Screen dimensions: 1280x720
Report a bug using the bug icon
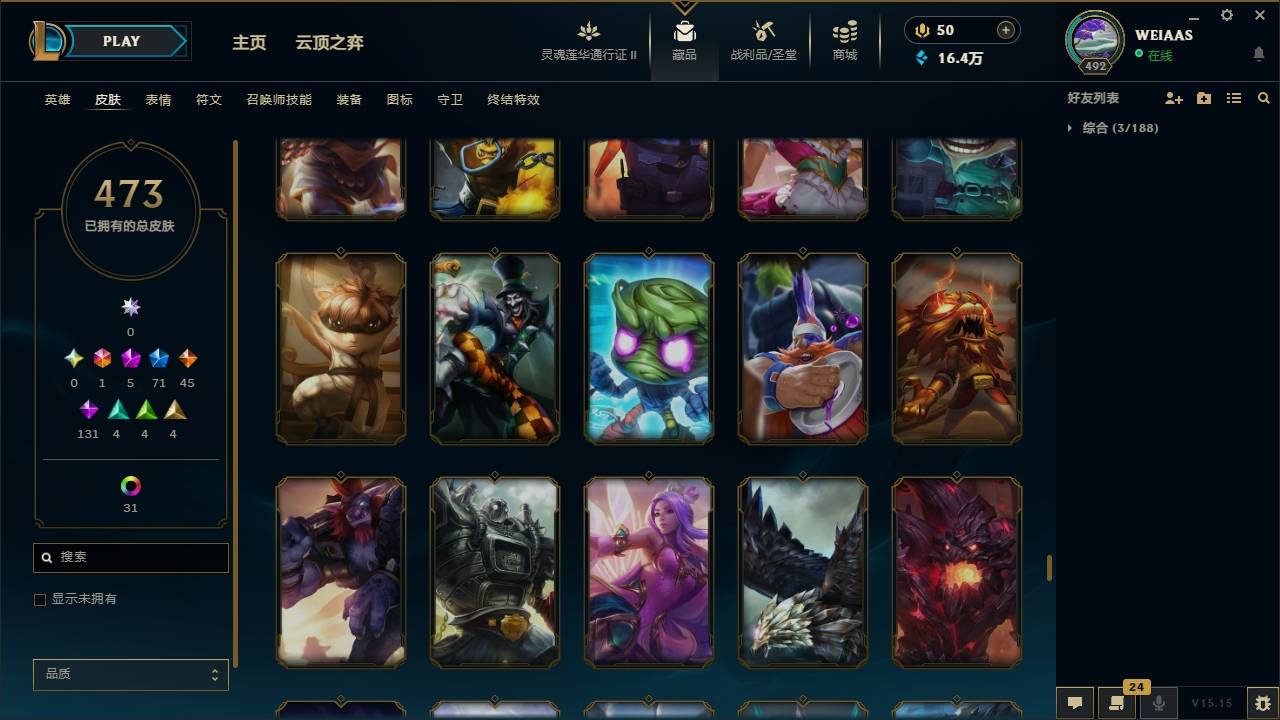pos(1258,702)
